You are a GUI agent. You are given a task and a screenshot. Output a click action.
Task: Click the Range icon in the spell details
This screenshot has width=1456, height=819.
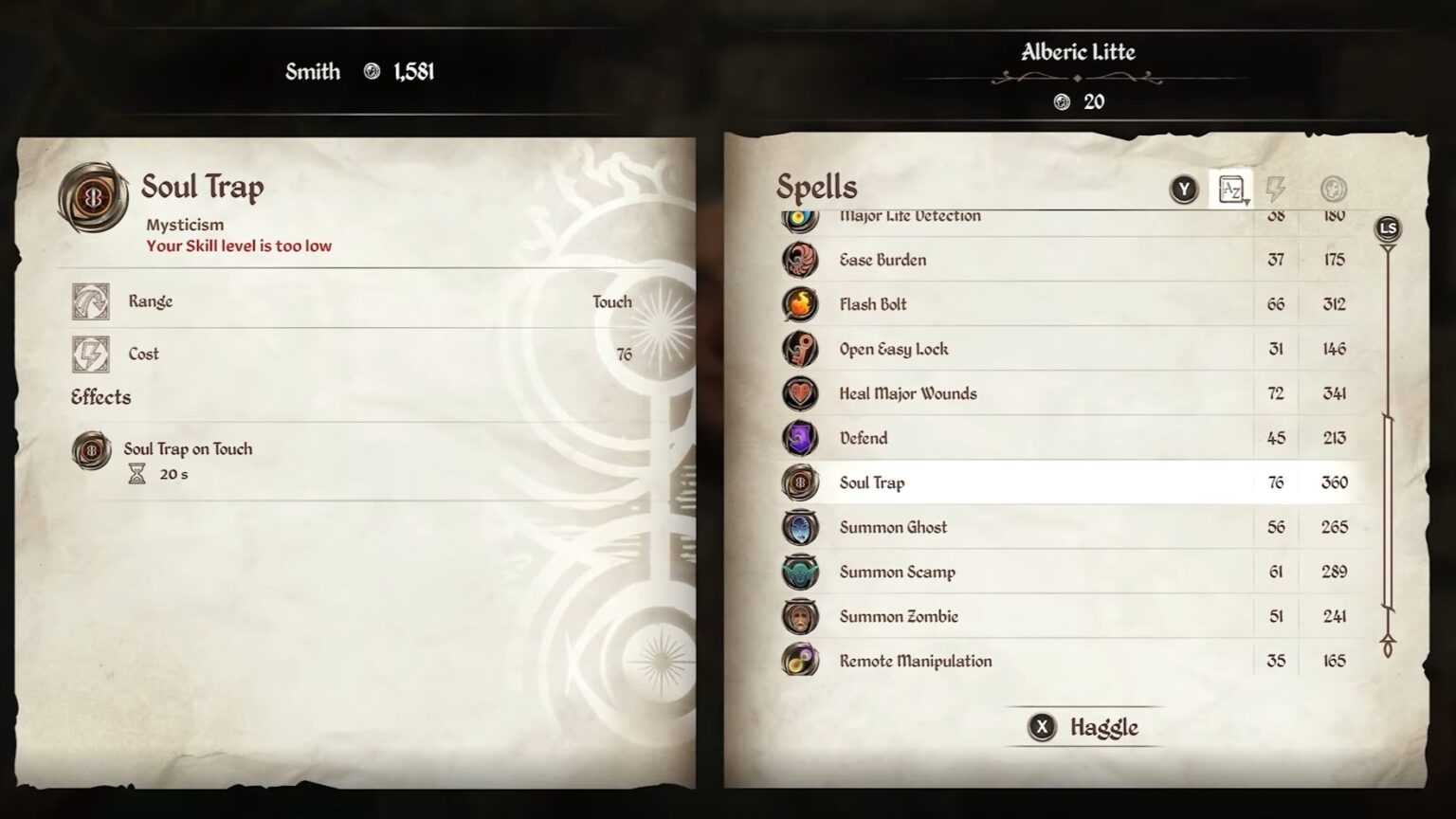coord(92,300)
